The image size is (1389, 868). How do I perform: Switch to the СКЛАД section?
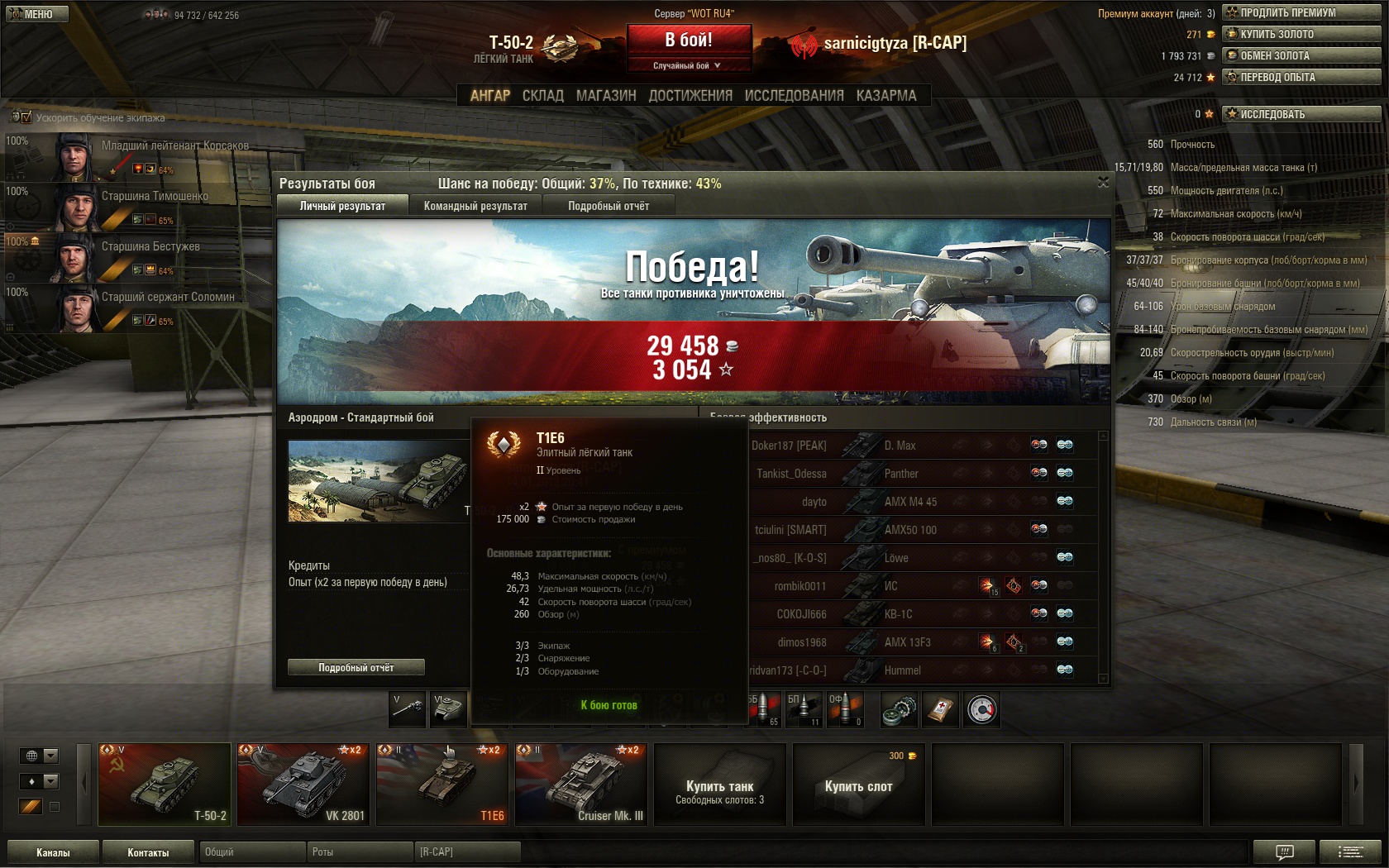(x=542, y=96)
